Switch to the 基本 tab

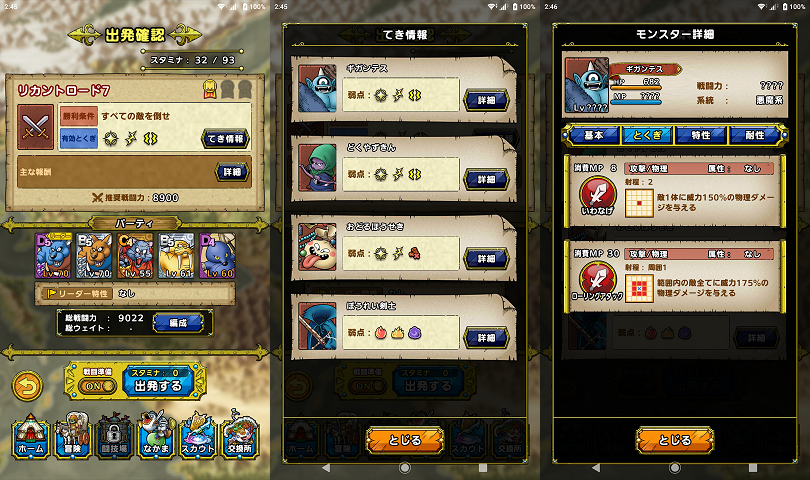pos(594,135)
